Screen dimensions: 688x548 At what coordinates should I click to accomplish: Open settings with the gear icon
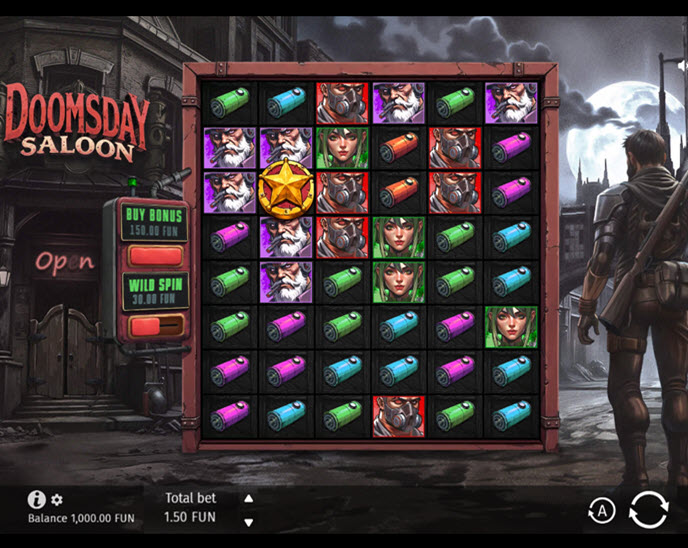(57, 499)
